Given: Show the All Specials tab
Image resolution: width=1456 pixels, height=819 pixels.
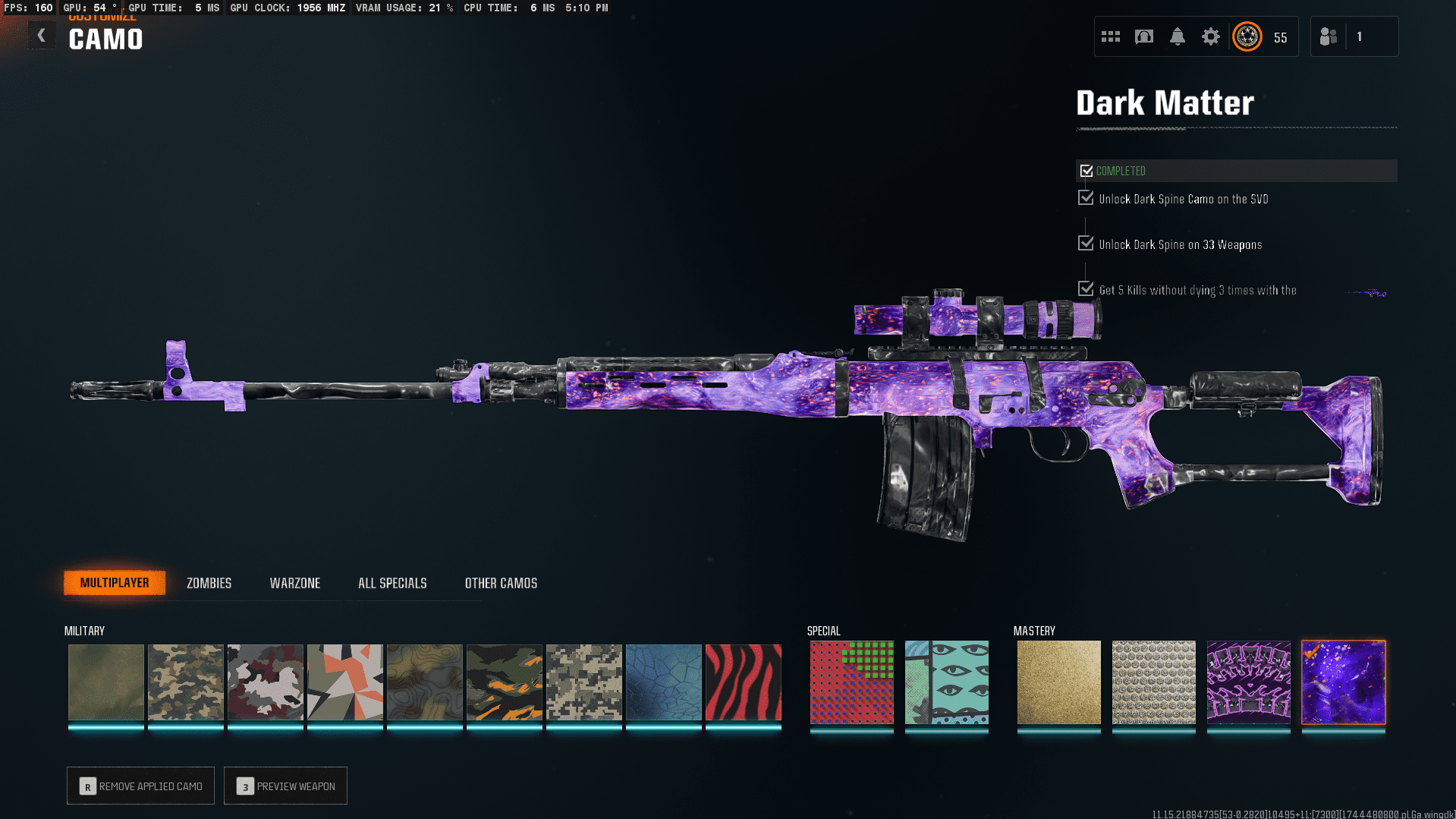Looking at the screenshot, I should click(392, 583).
